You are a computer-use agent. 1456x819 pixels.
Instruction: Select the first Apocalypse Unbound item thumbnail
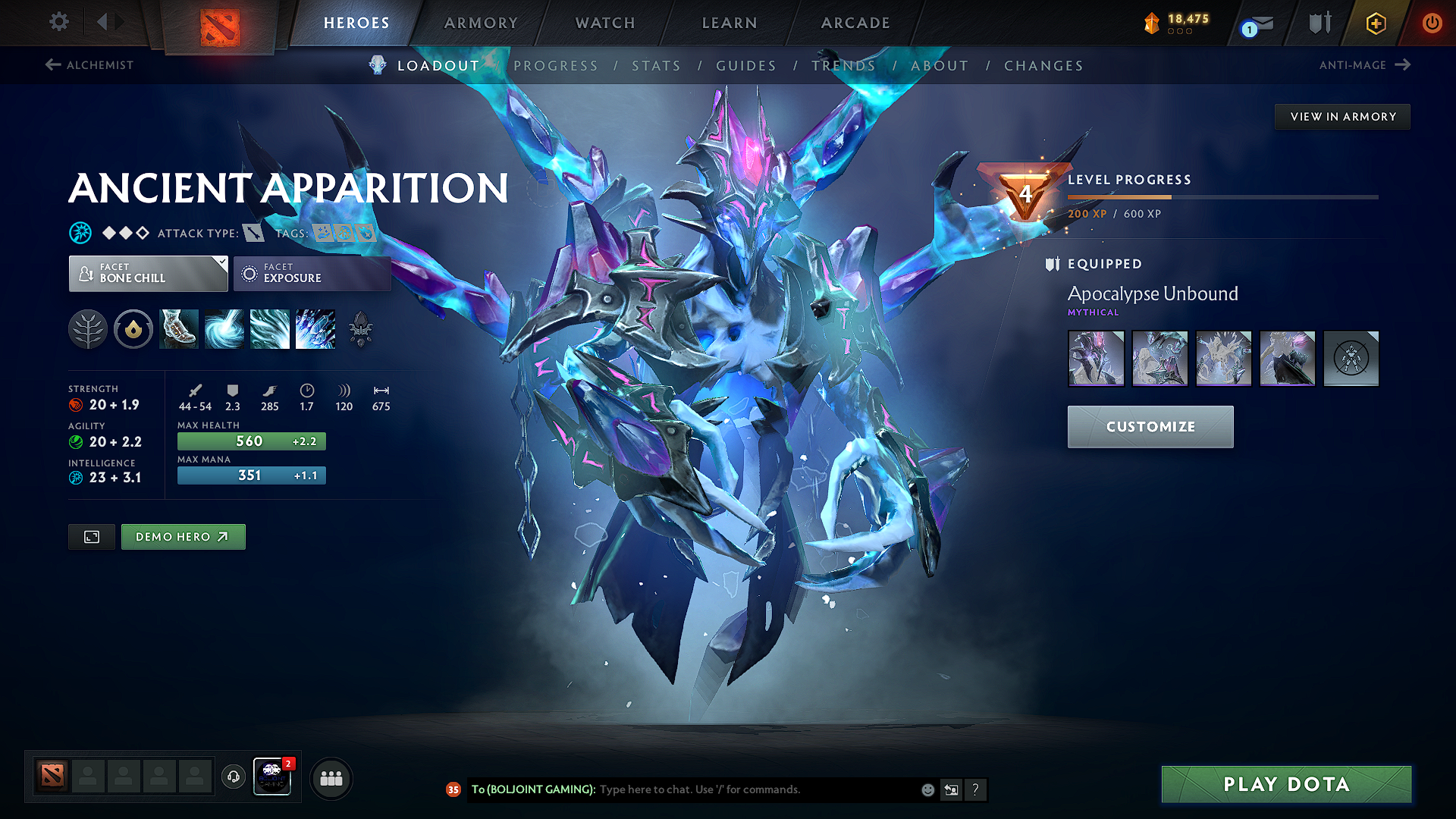(x=1096, y=358)
